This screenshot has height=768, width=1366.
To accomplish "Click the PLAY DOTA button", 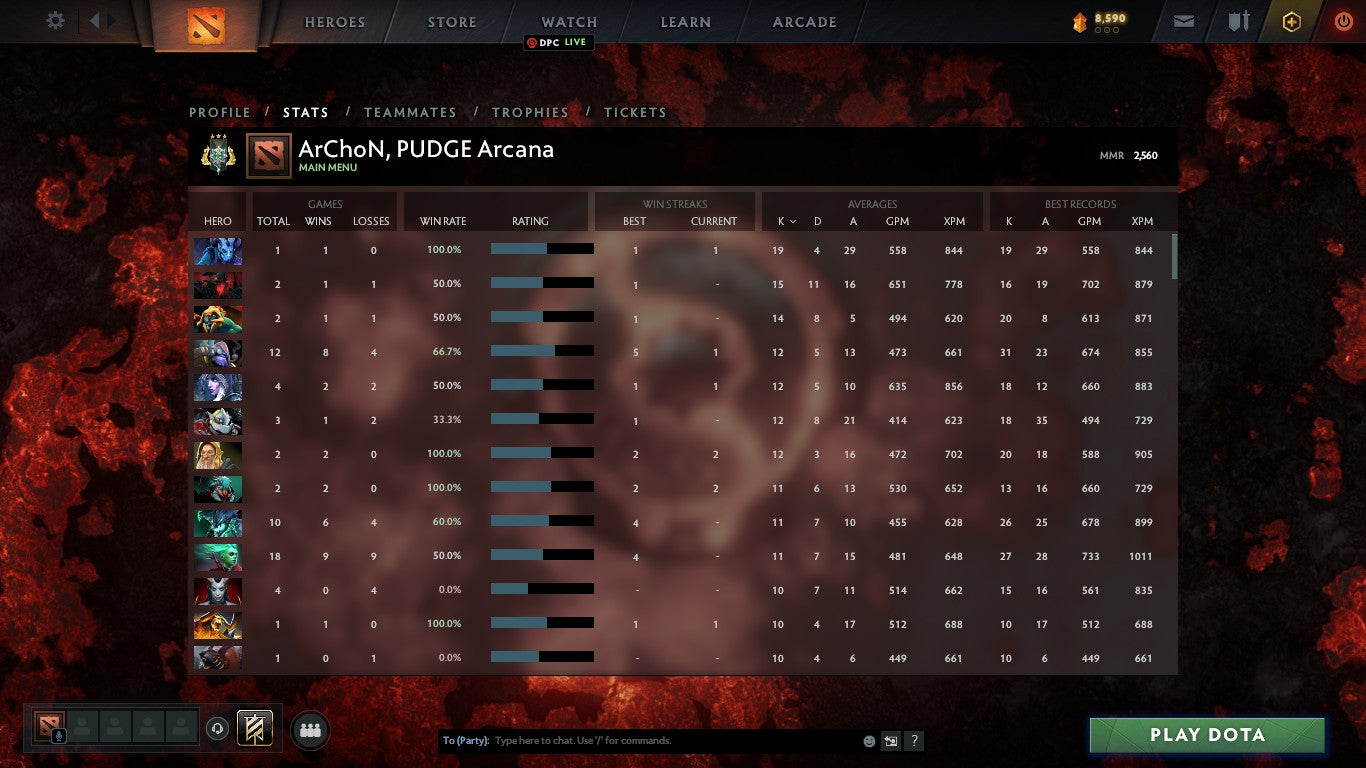I will click(1206, 735).
